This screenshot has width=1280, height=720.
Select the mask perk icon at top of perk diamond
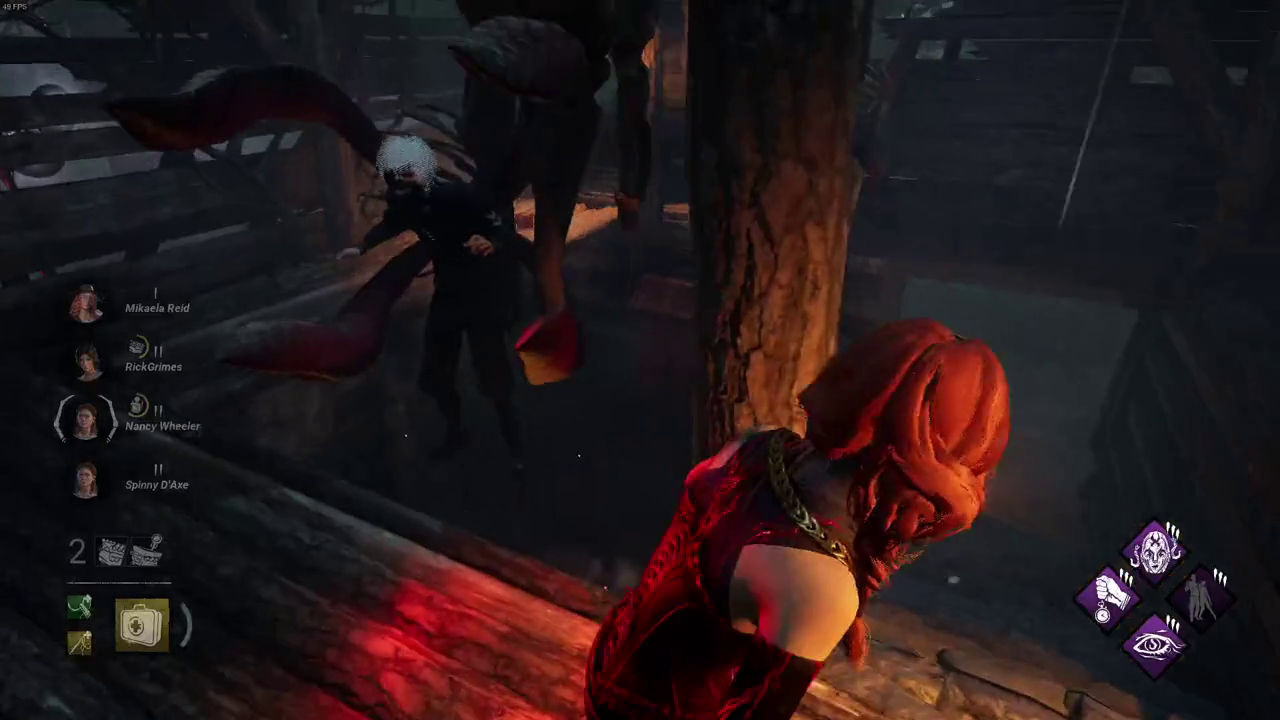(x=1155, y=550)
